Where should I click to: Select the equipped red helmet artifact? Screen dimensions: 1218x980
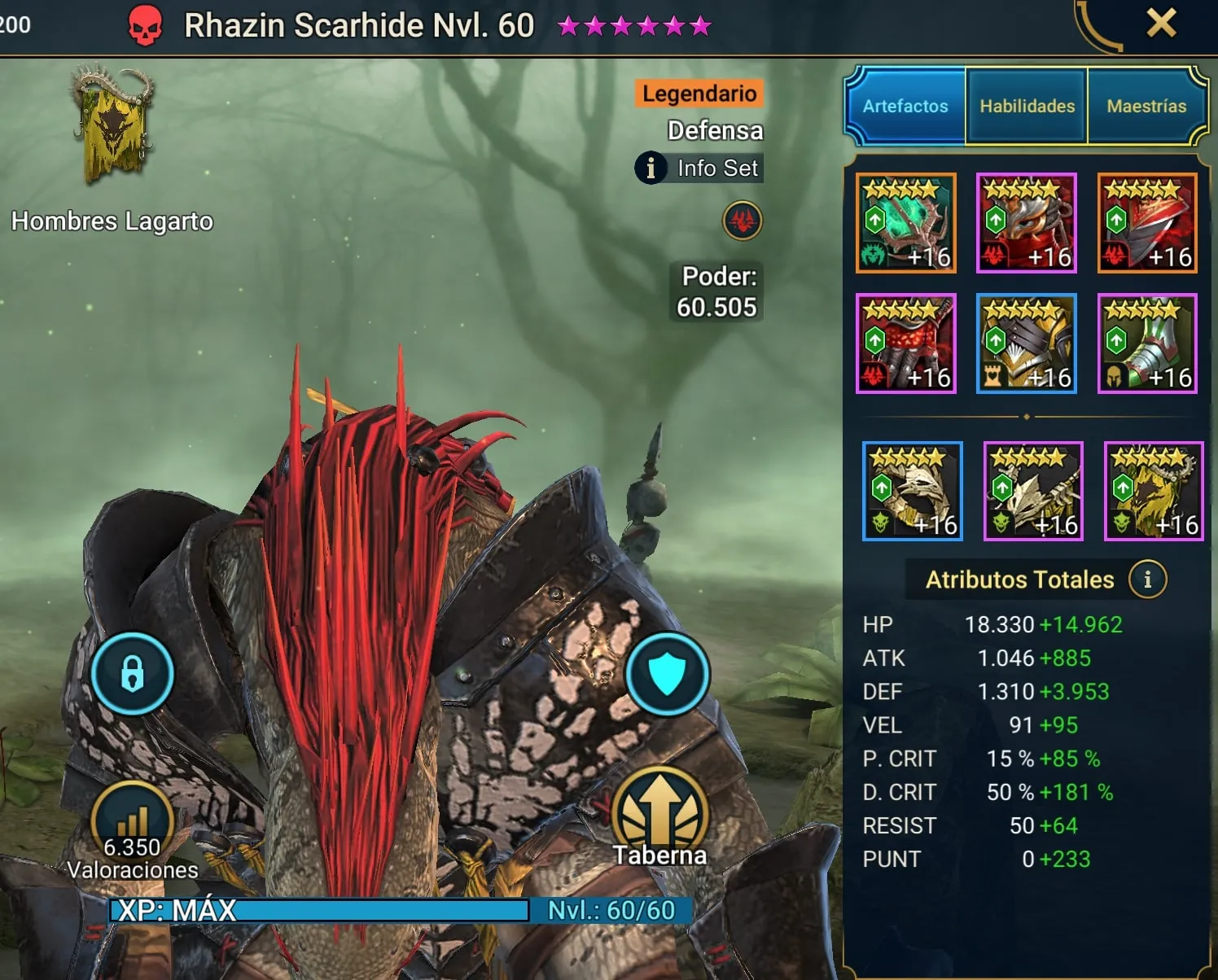click(1027, 223)
